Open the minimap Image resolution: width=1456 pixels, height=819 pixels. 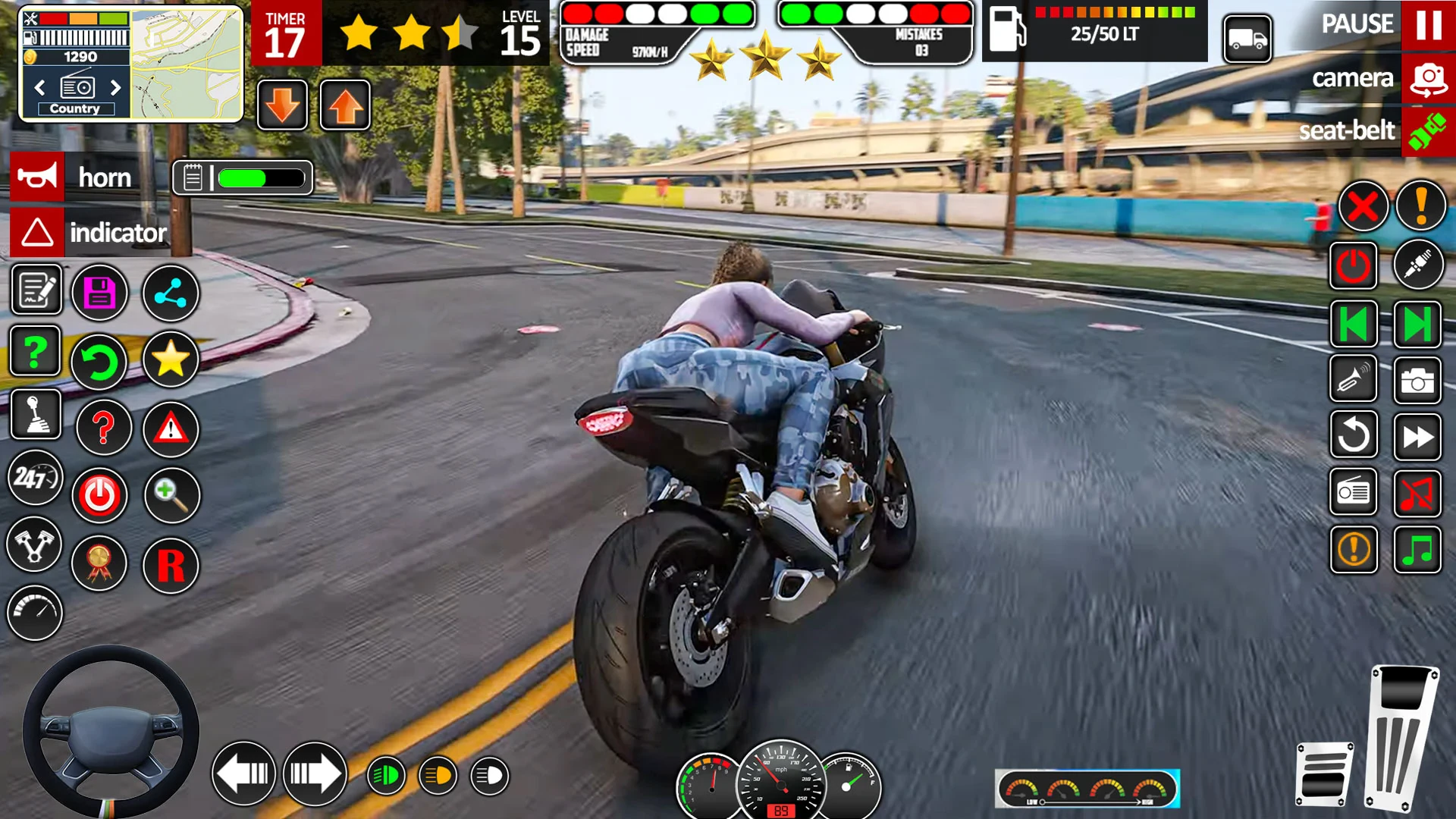[x=186, y=64]
